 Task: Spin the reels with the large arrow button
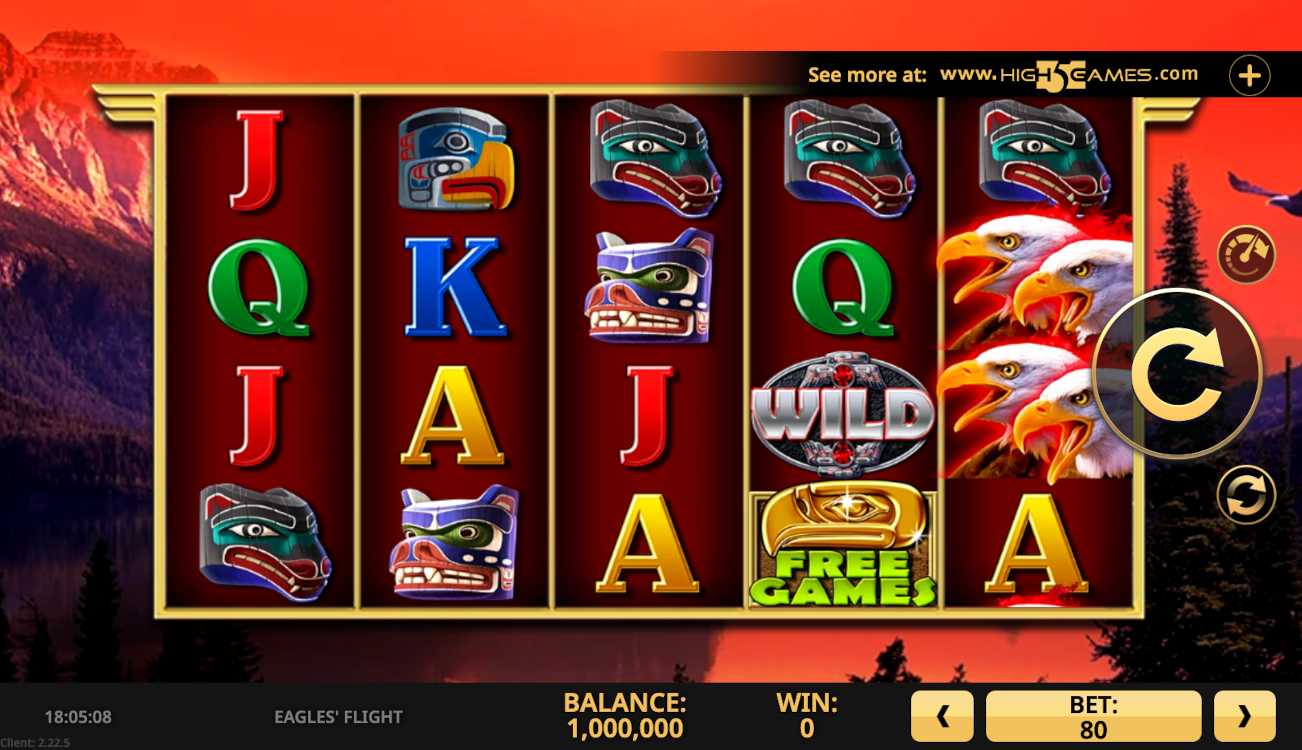click(x=1178, y=375)
